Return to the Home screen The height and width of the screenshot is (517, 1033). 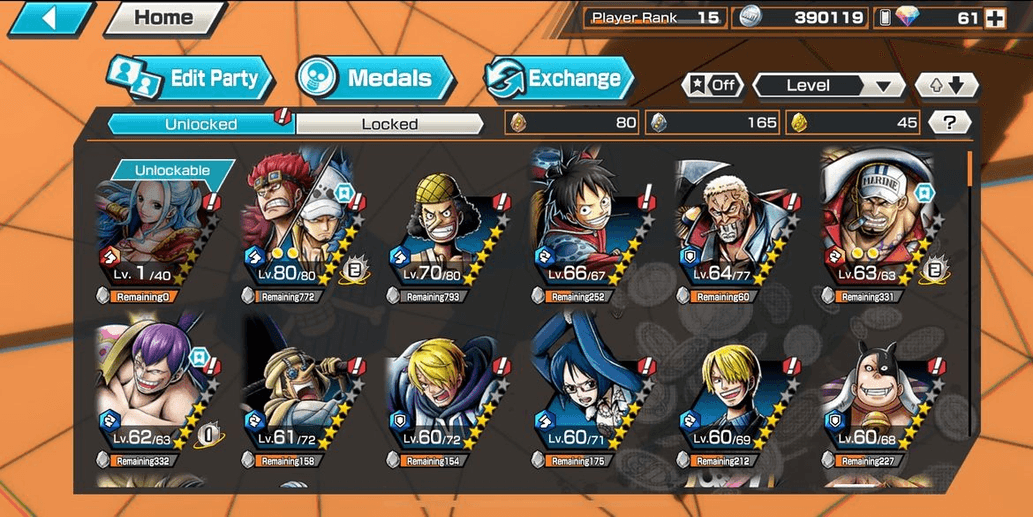coord(163,17)
